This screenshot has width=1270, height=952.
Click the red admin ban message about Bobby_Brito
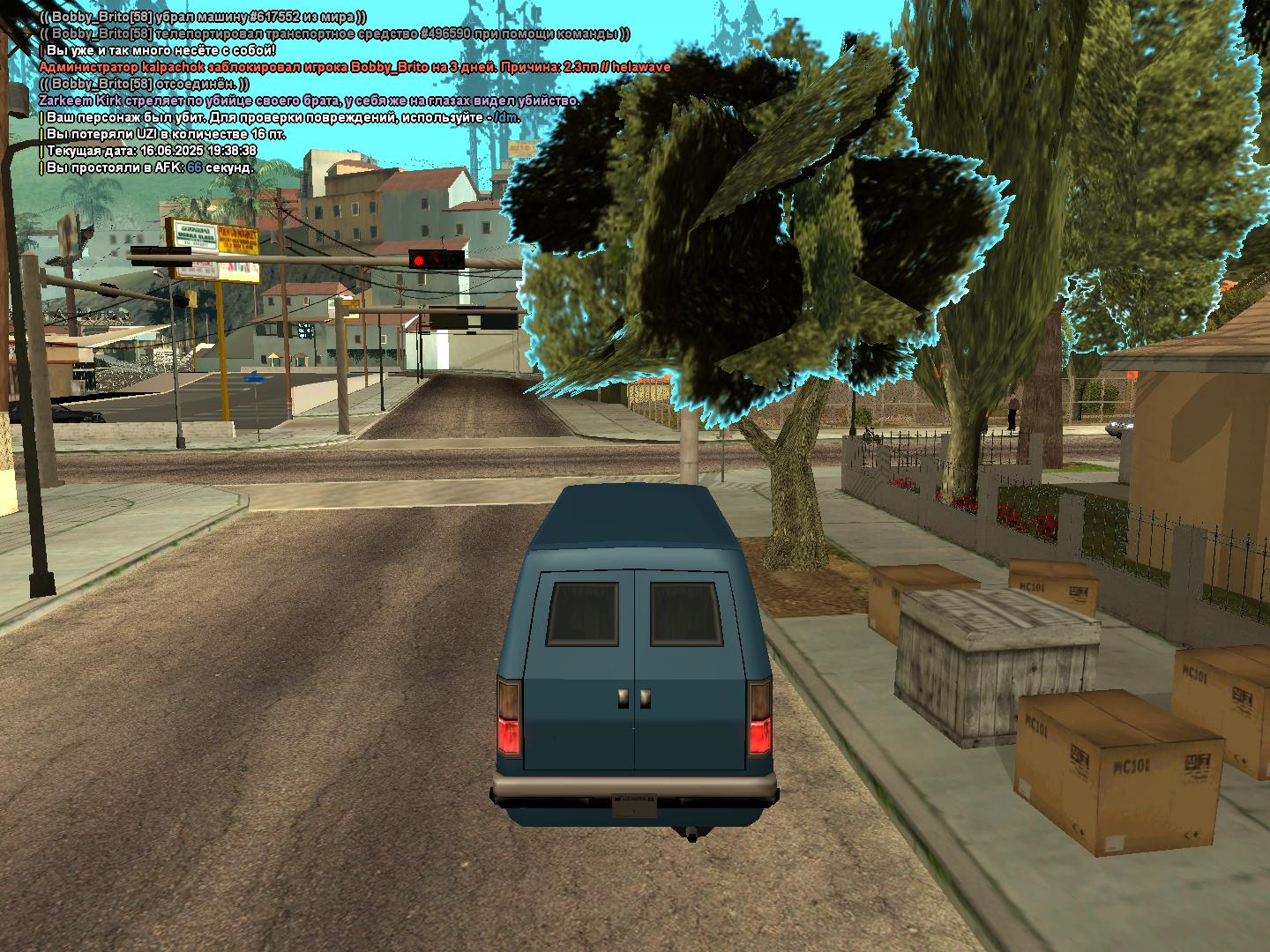pyautogui.click(x=355, y=67)
